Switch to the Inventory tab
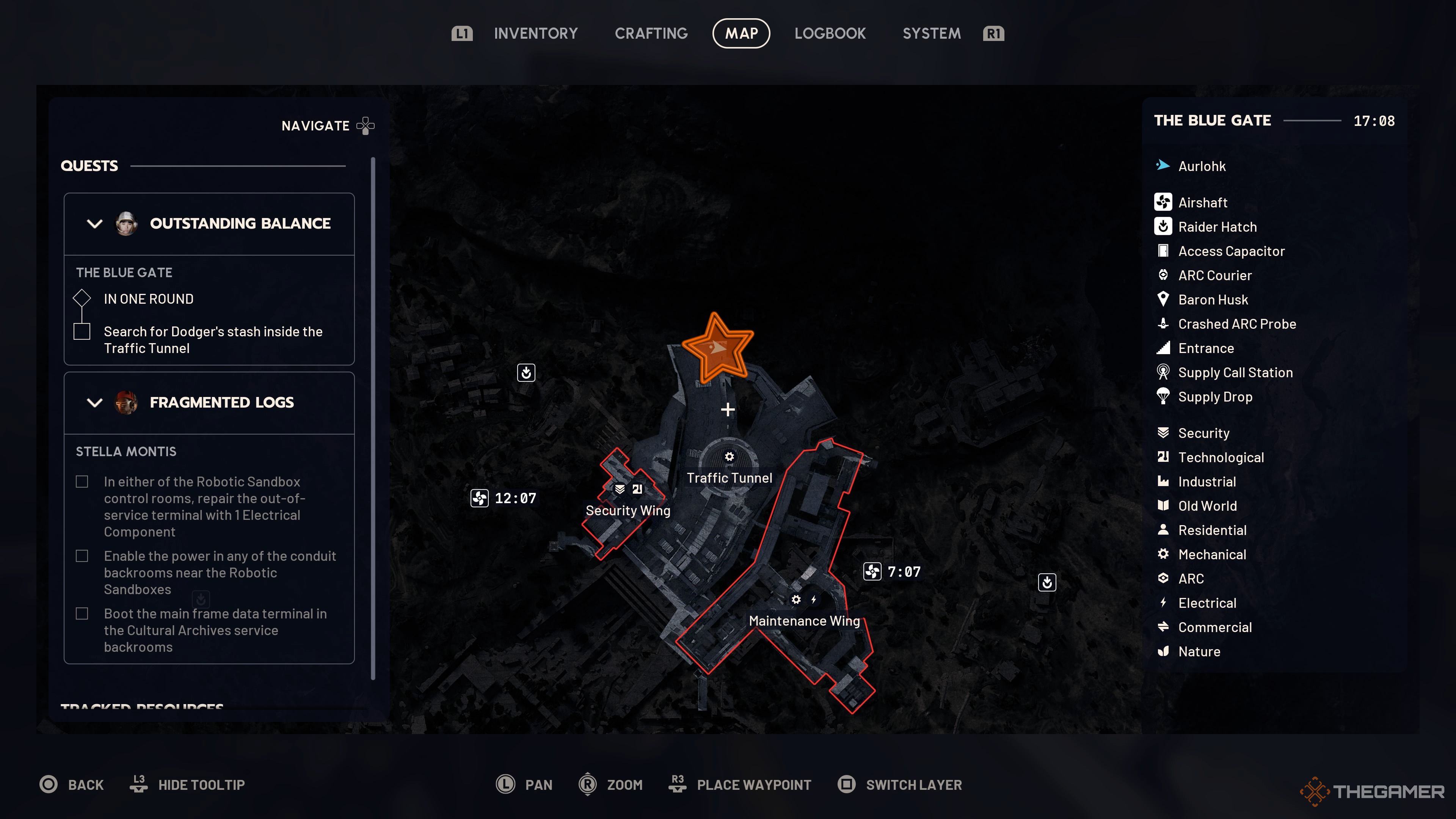Screen dimensions: 1456x819 pyautogui.click(x=535, y=33)
